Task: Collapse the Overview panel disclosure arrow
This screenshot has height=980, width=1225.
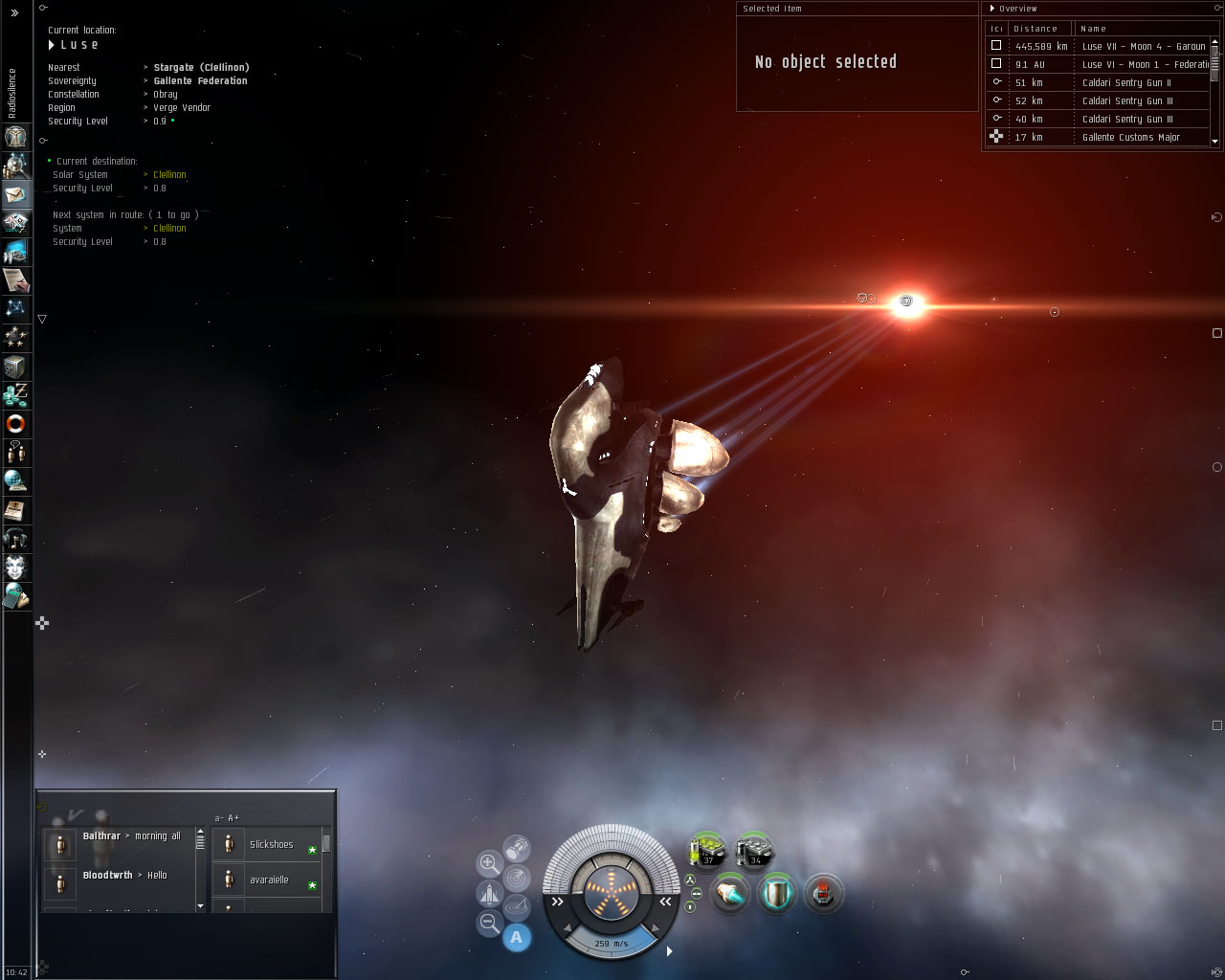Action: [992, 9]
